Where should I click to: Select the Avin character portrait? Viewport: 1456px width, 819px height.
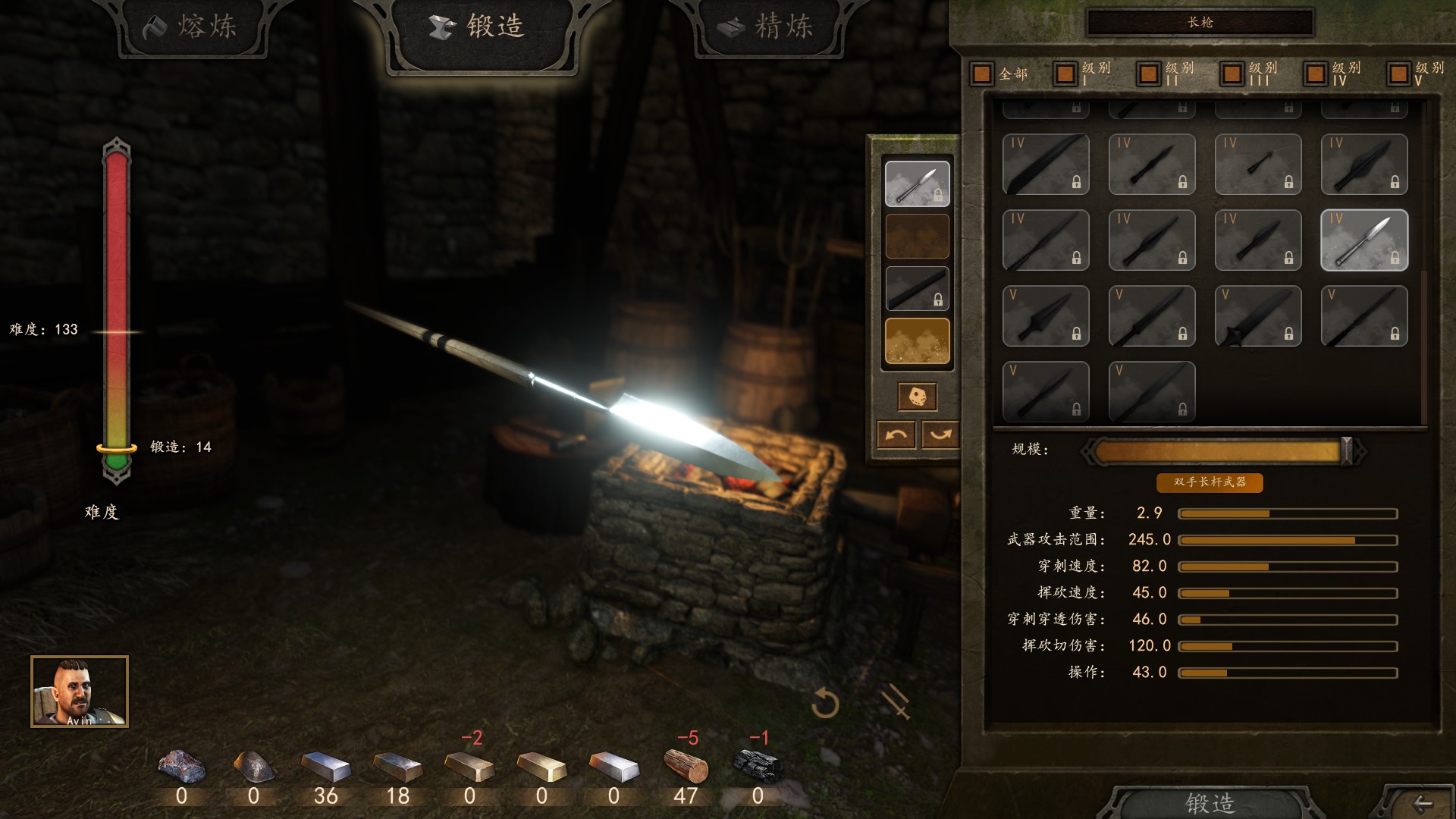80,691
